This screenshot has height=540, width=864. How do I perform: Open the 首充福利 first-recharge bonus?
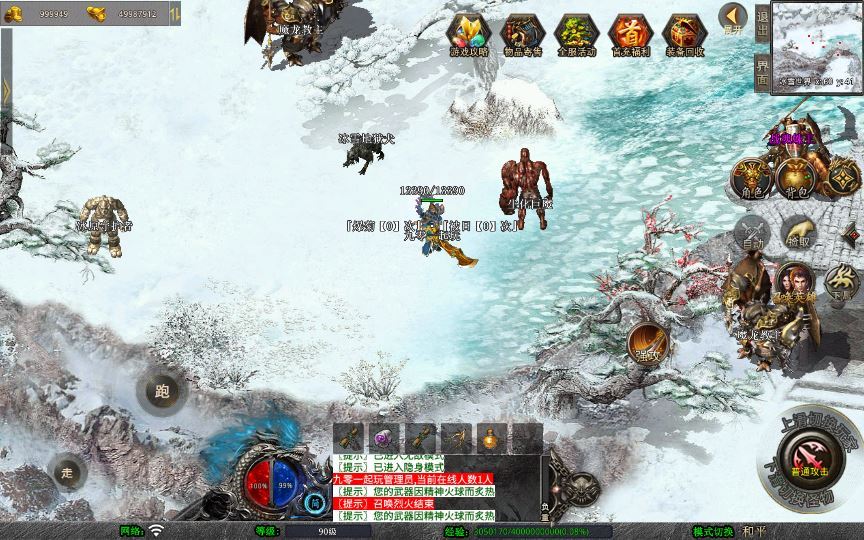(x=630, y=34)
